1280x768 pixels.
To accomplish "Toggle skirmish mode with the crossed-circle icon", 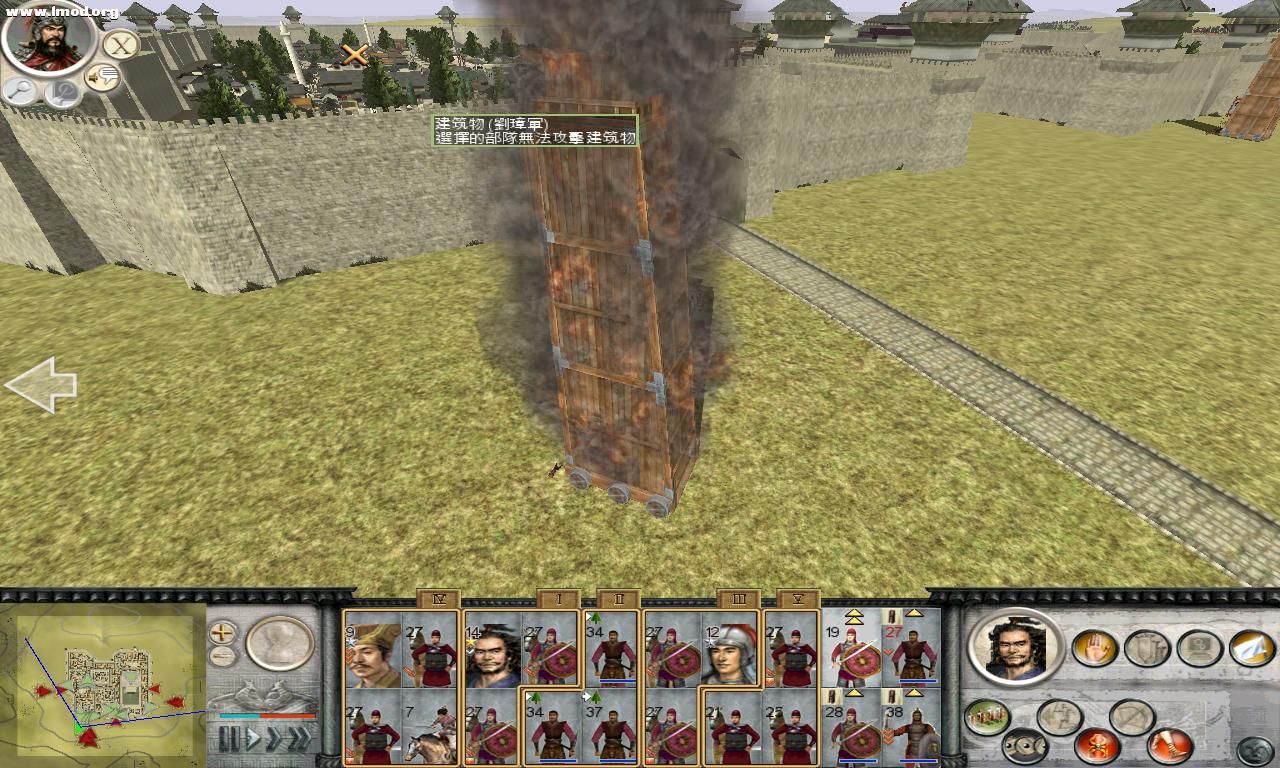I will point(1130,716).
